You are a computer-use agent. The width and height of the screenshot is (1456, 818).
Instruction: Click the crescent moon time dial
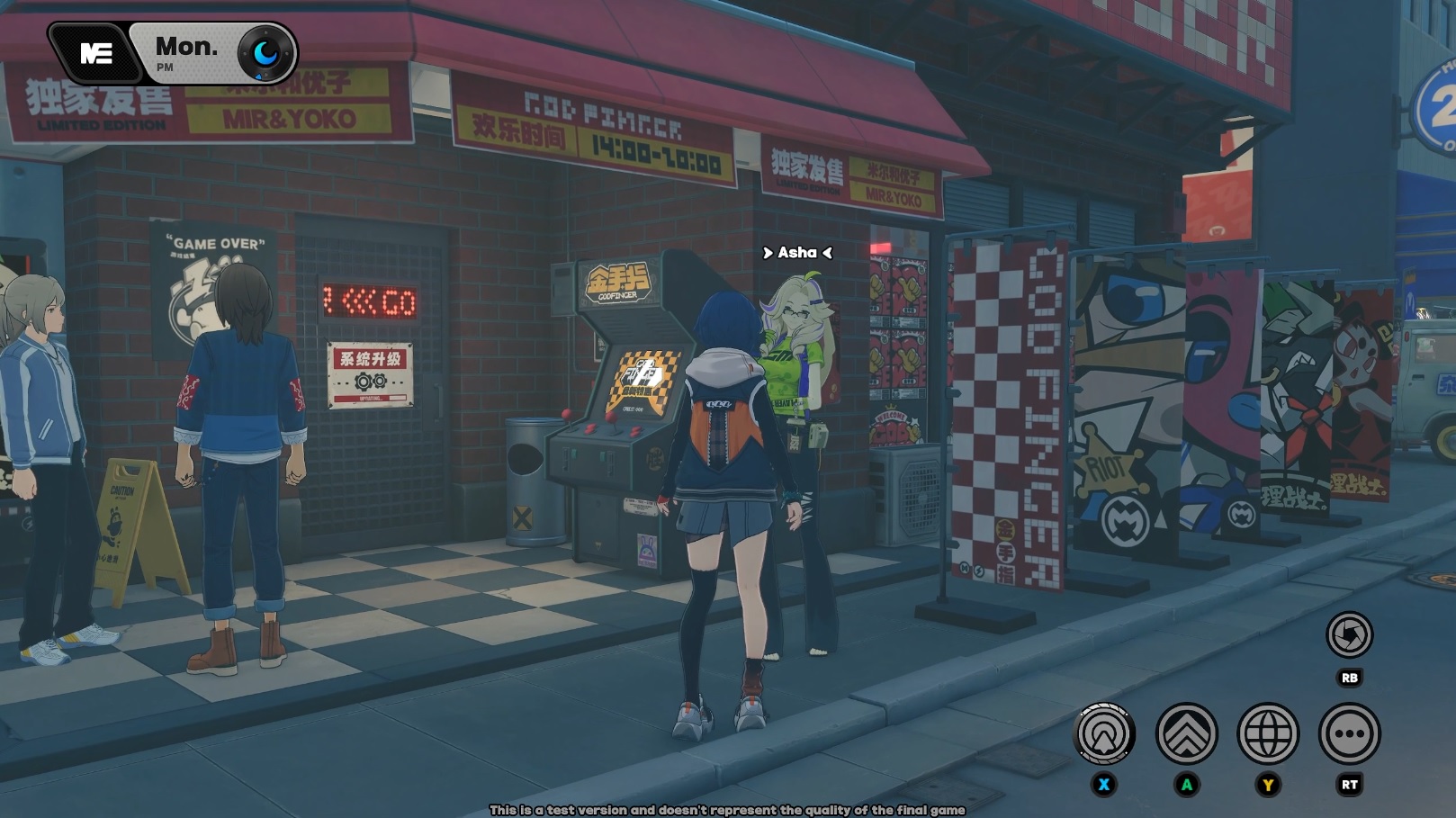point(265,54)
